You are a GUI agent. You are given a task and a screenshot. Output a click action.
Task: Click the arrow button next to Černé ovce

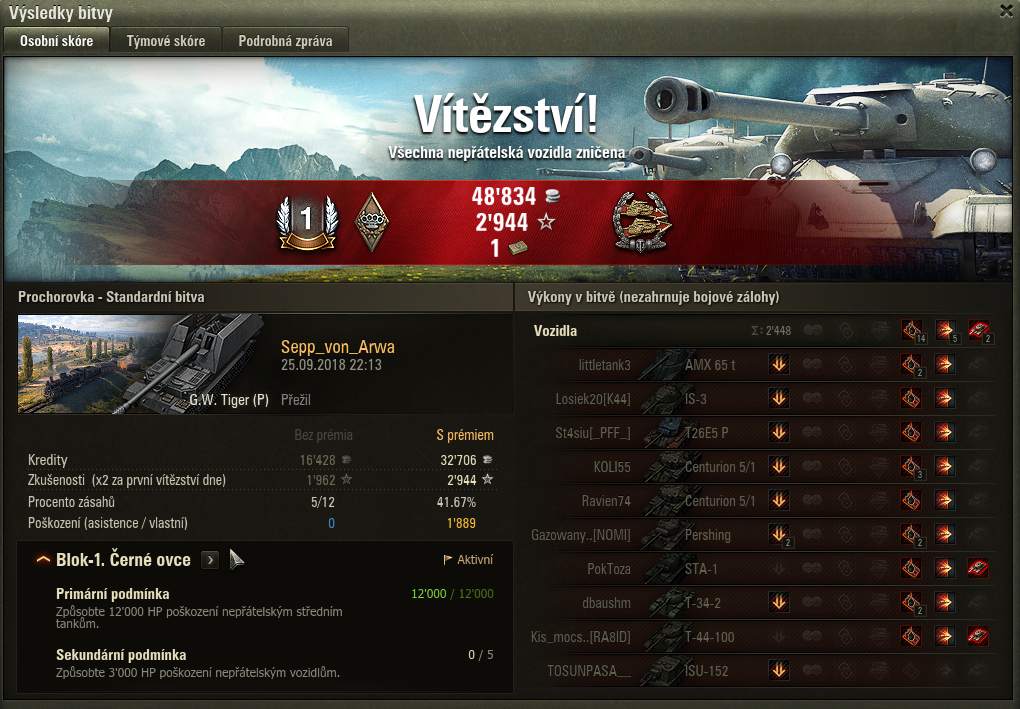(210, 560)
